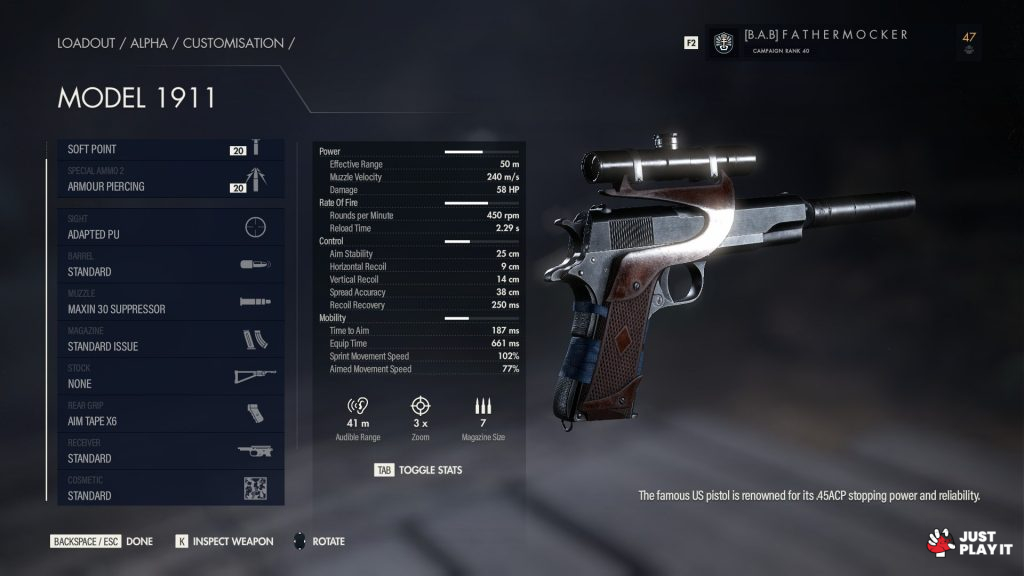Image resolution: width=1024 pixels, height=576 pixels.
Task: Return to the Alpha loadout breadcrumb
Action: [x=147, y=43]
